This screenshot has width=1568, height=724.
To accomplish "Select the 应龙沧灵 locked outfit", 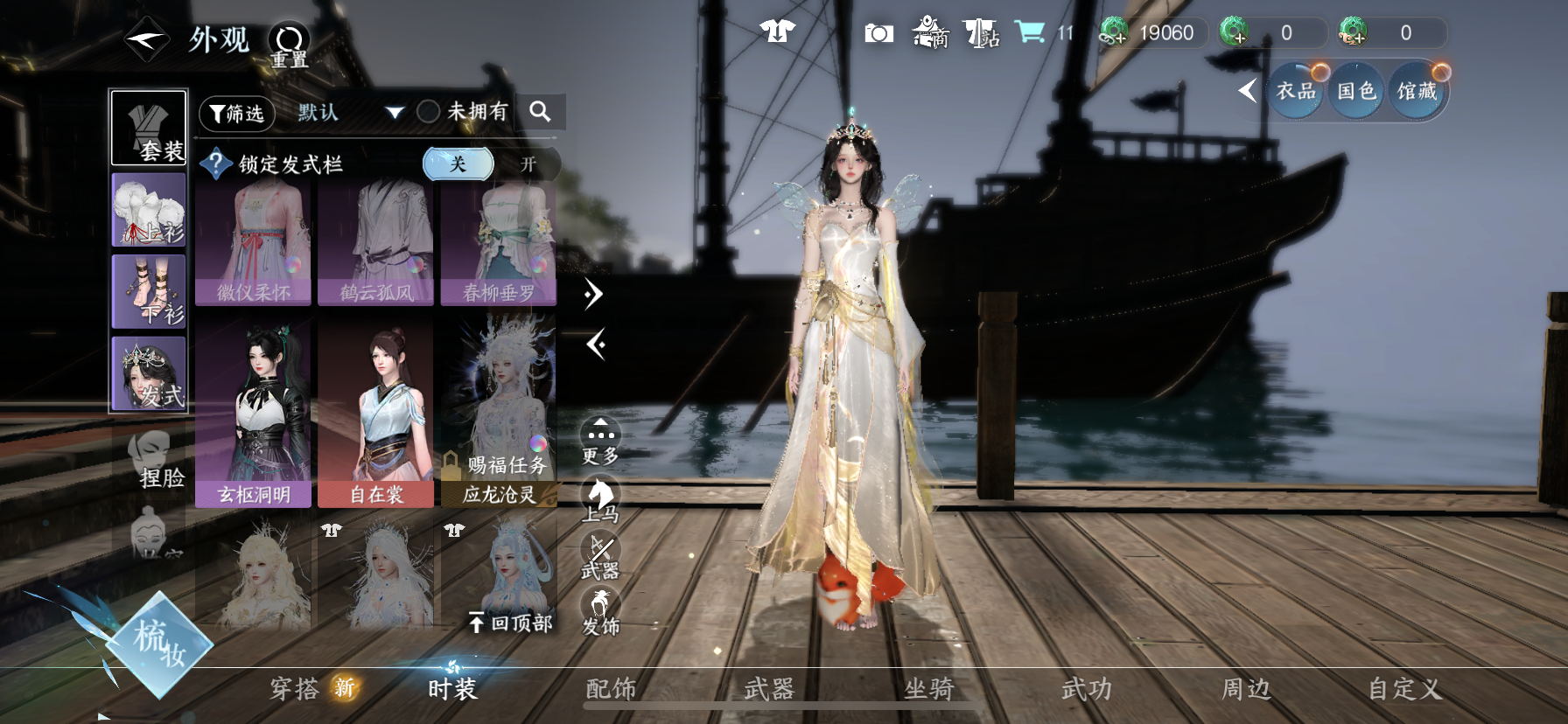I will pyautogui.click(x=499, y=413).
